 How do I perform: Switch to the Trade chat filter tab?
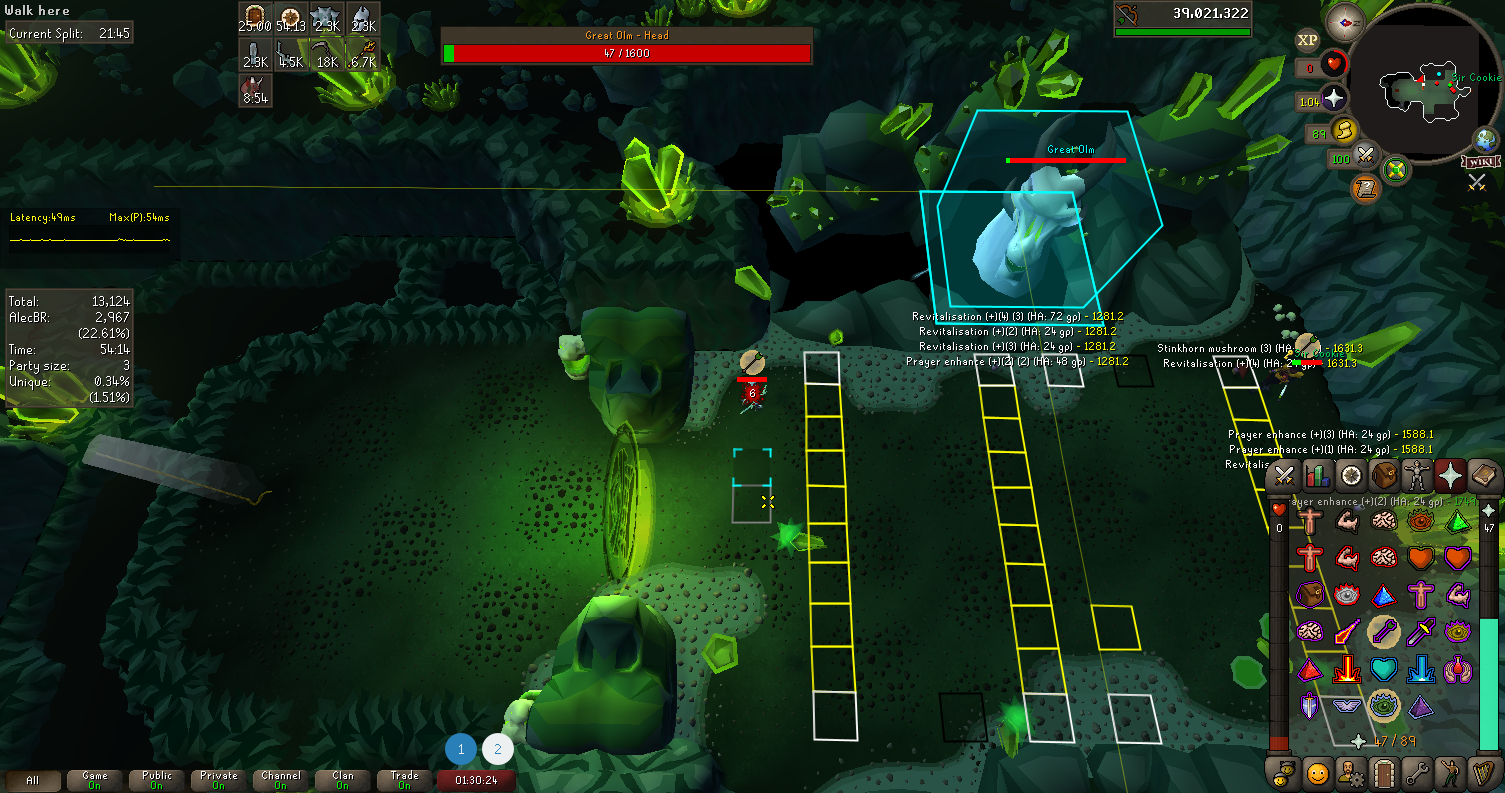[405, 780]
